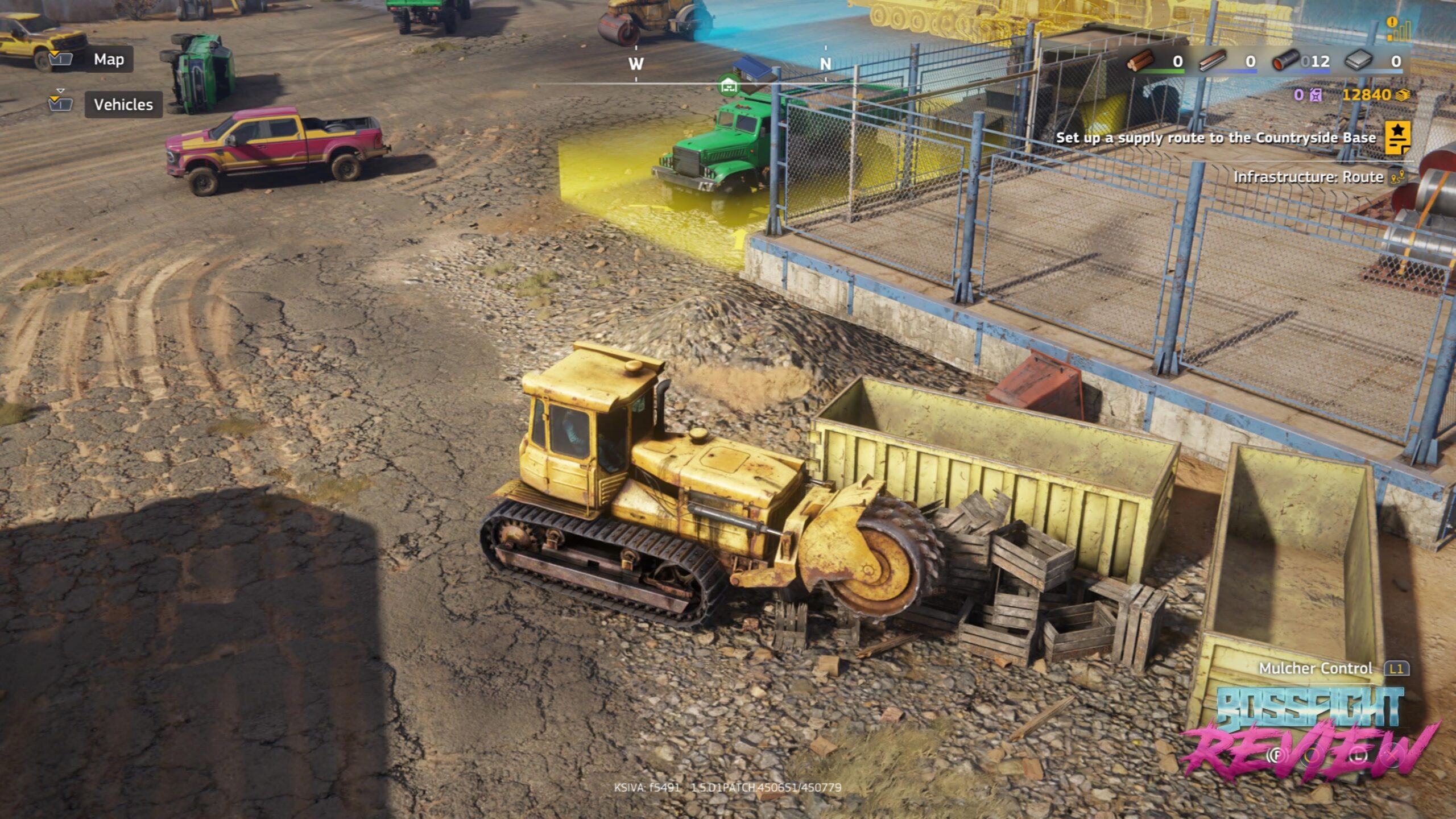Select the supply route quest star icon

[x=1397, y=138]
